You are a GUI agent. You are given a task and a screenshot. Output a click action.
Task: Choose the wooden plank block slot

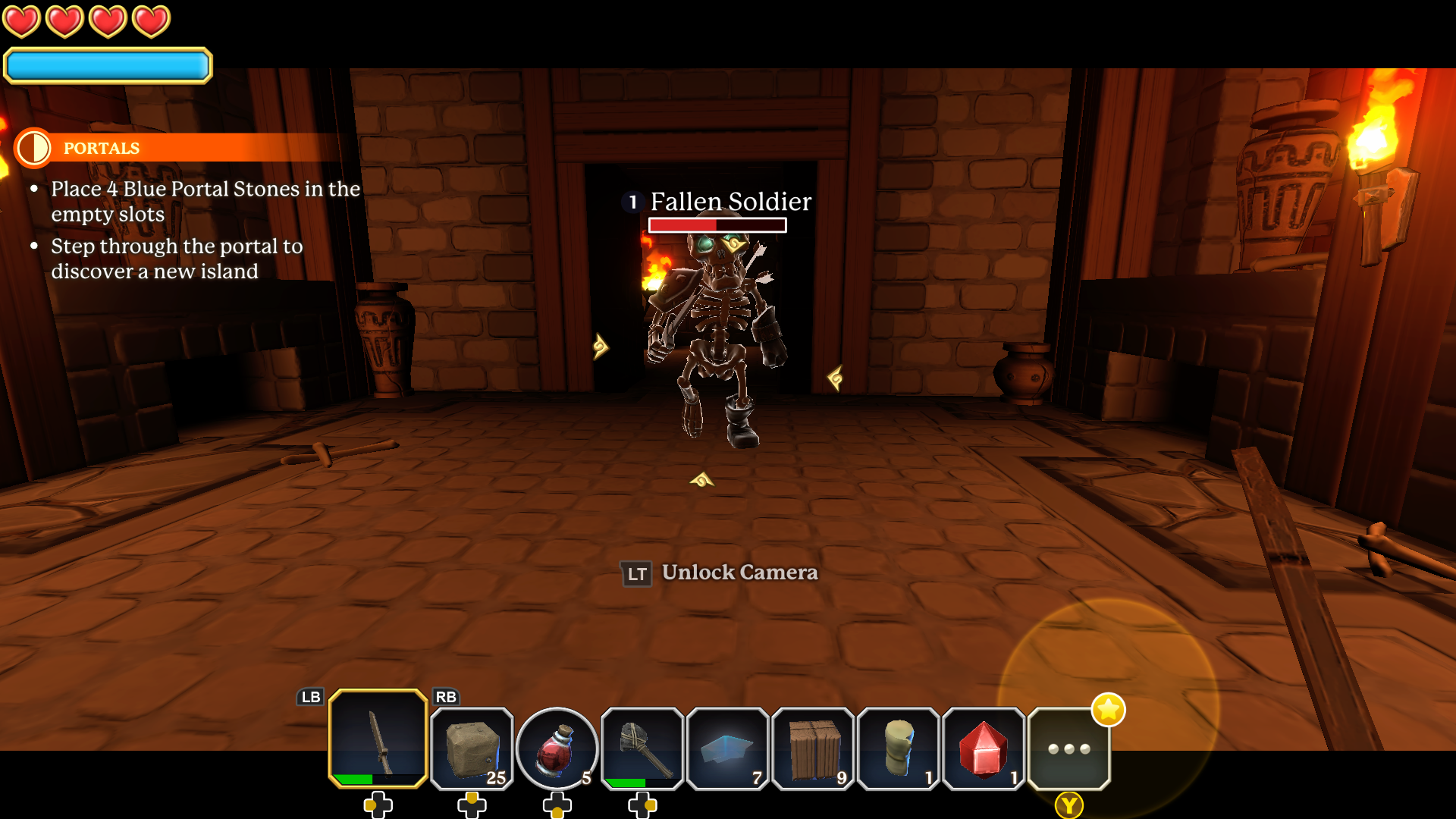point(813,748)
